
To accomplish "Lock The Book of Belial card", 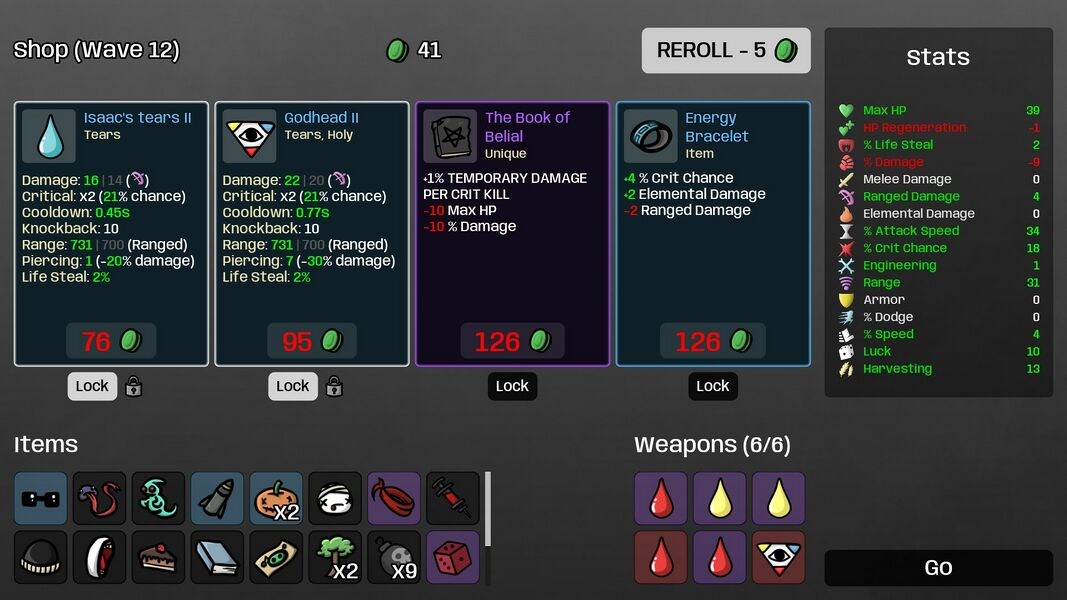I will coord(512,386).
